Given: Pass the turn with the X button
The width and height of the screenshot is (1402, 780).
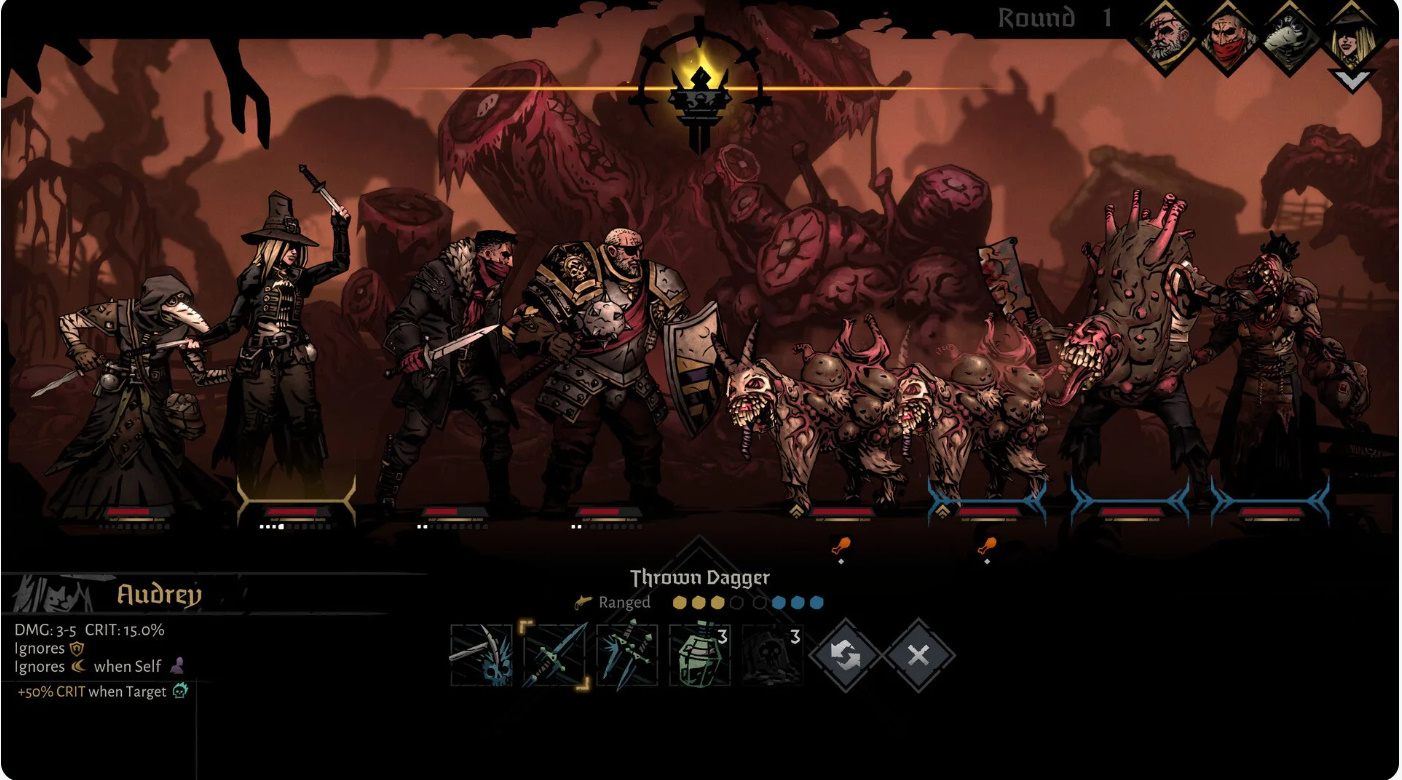Looking at the screenshot, I should point(918,656).
